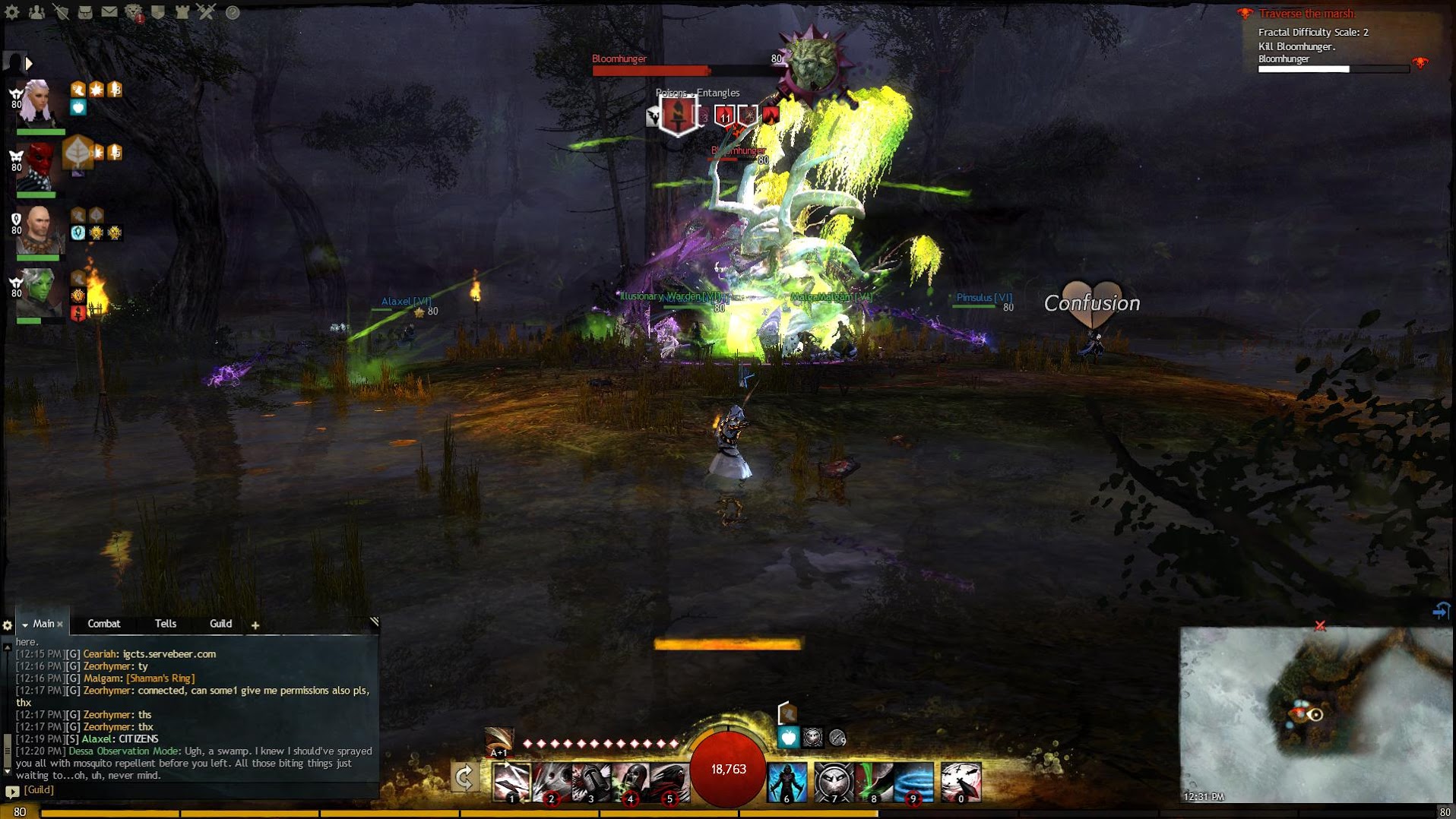Open the lion head trading post icon

(134, 12)
